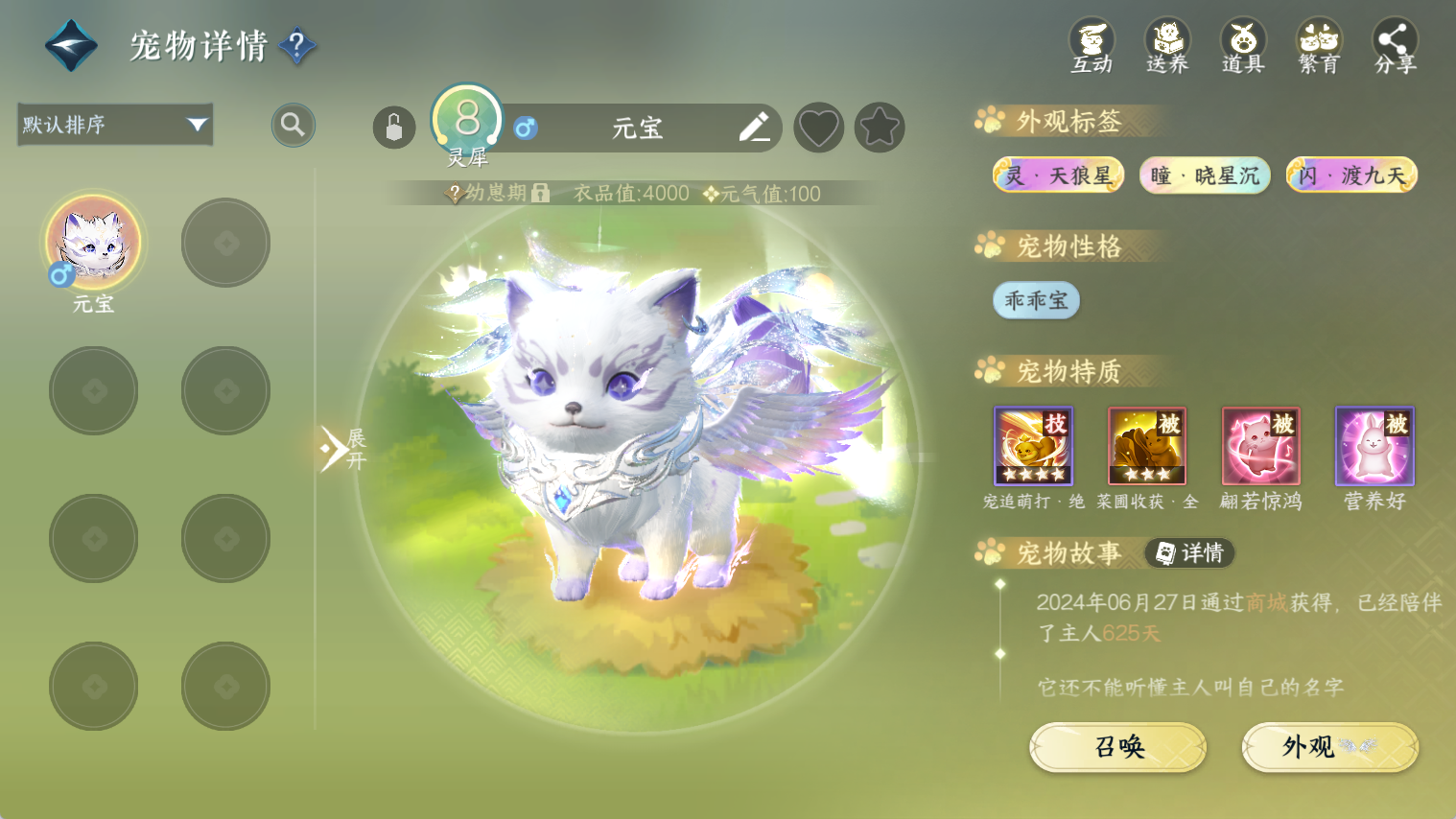This screenshot has width=1456, height=819.
Task: Select the 元宝 pet portrait
Action: click(93, 242)
